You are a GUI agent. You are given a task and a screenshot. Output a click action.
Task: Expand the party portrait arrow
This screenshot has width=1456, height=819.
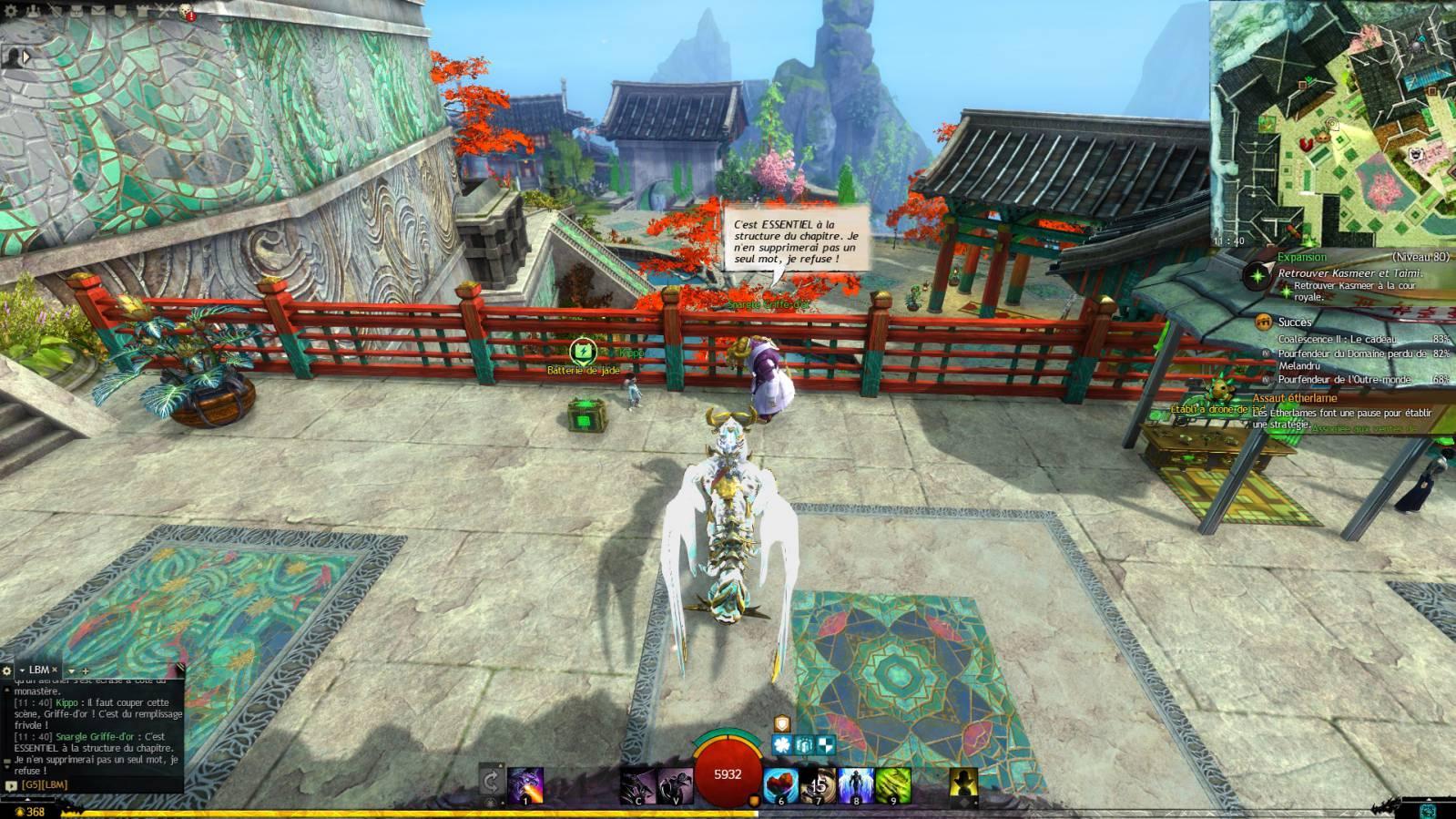(x=25, y=56)
